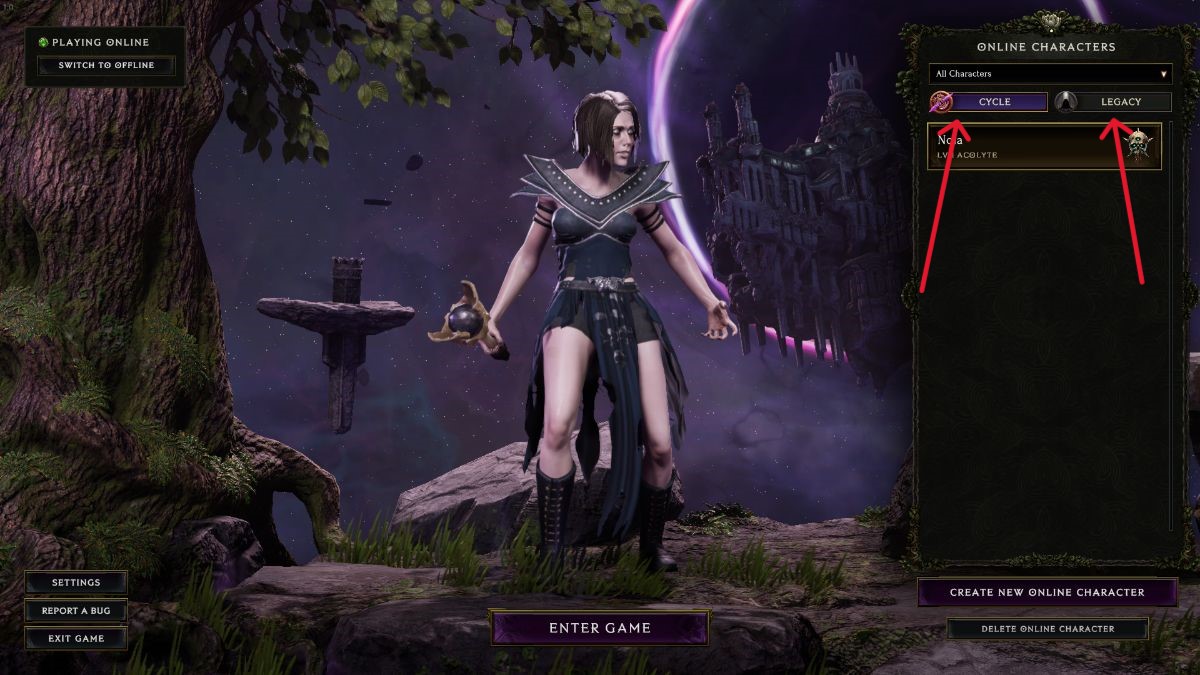Open the Settings menu
The width and height of the screenshot is (1200, 675).
coord(76,583)
